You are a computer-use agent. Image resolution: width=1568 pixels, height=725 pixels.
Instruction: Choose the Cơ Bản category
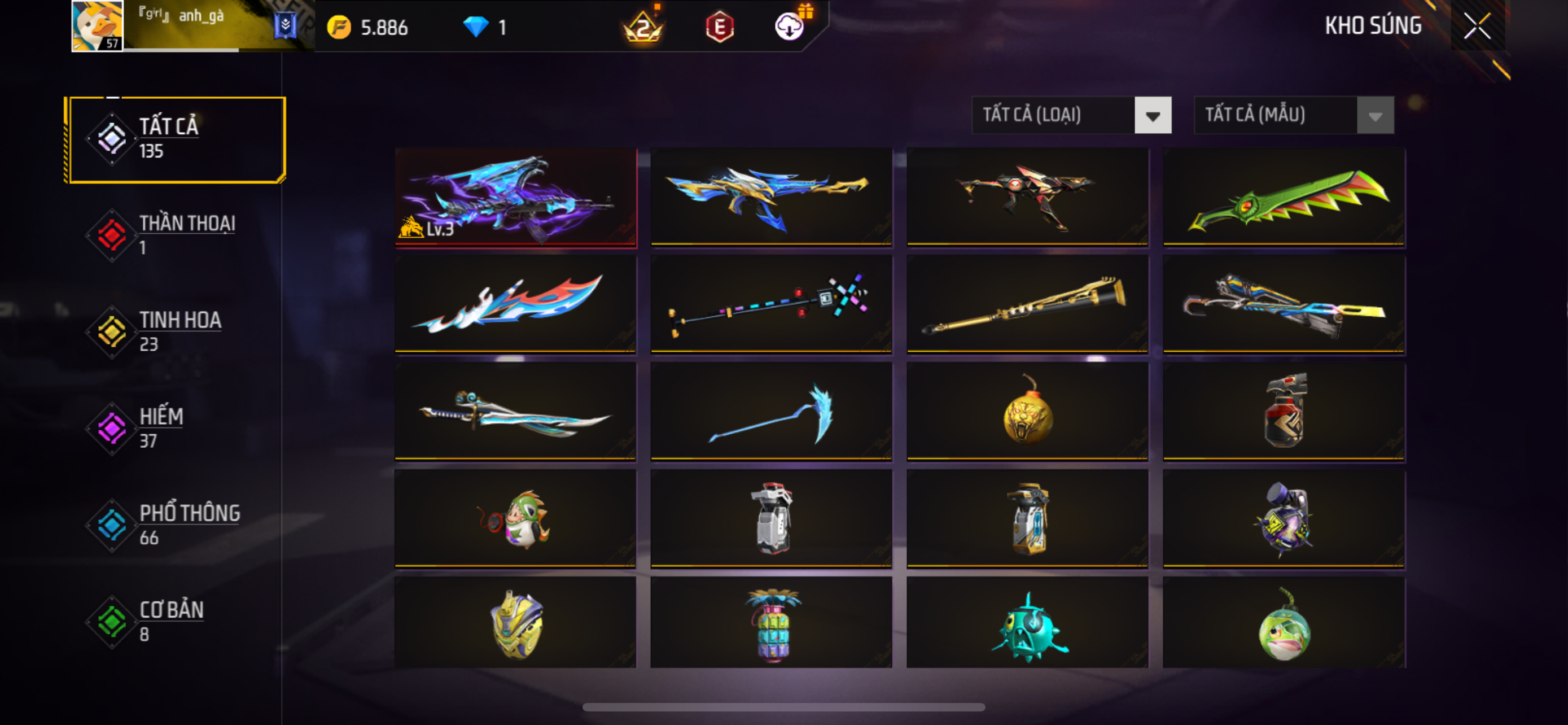click(176, 621)
